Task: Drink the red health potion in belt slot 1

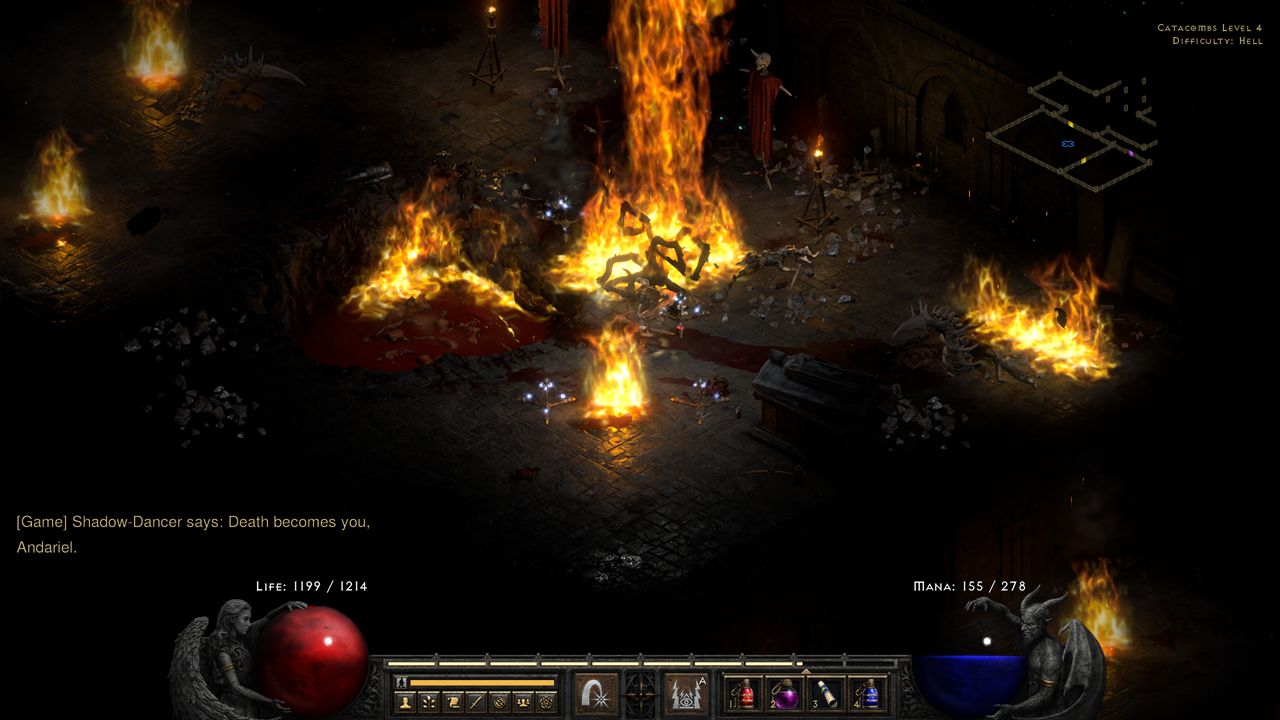Action: pos(744,694)
